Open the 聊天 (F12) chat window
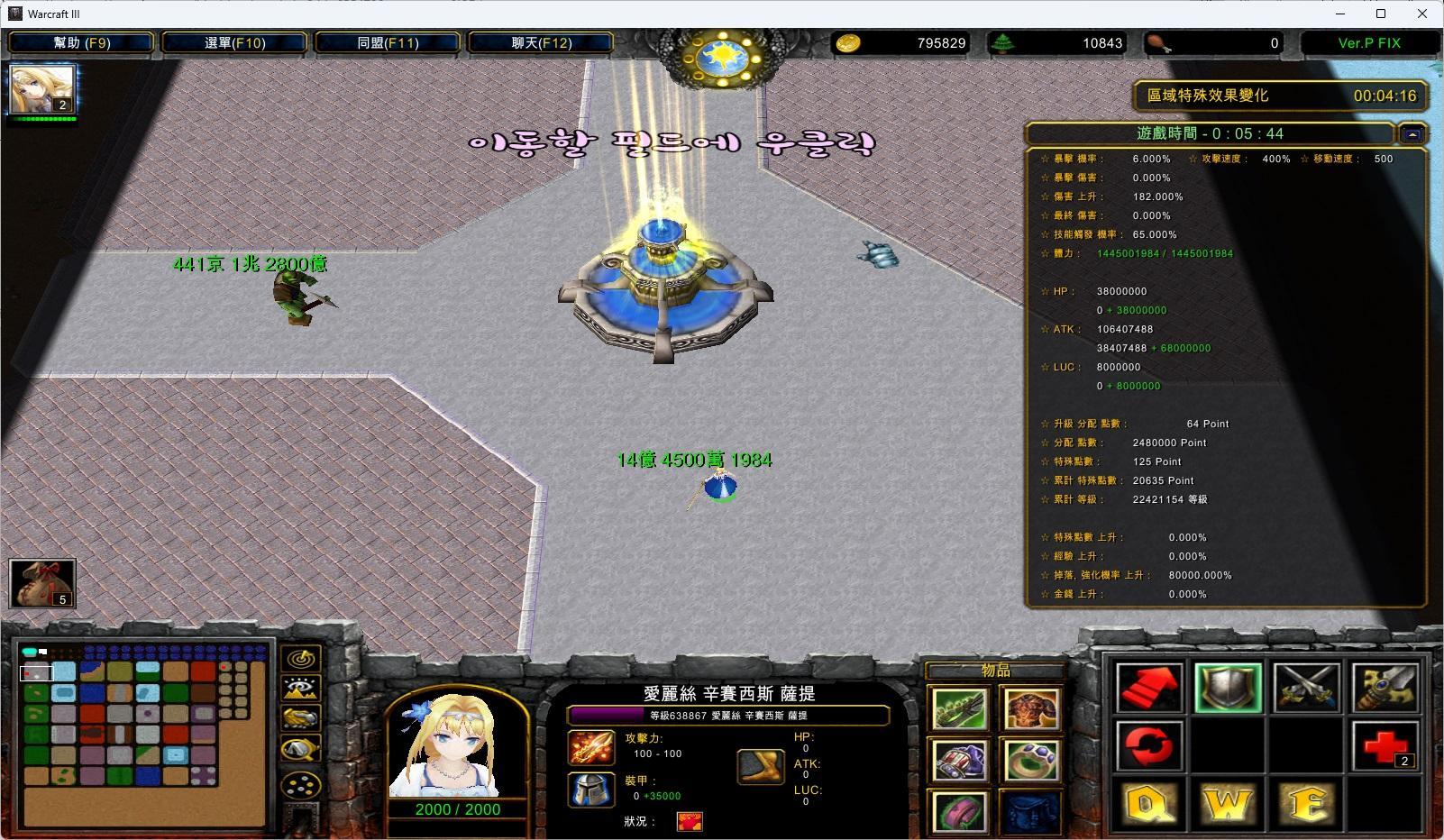This screenshot has height=840, width=1444. pyautogui.click(x=541, y=42)
